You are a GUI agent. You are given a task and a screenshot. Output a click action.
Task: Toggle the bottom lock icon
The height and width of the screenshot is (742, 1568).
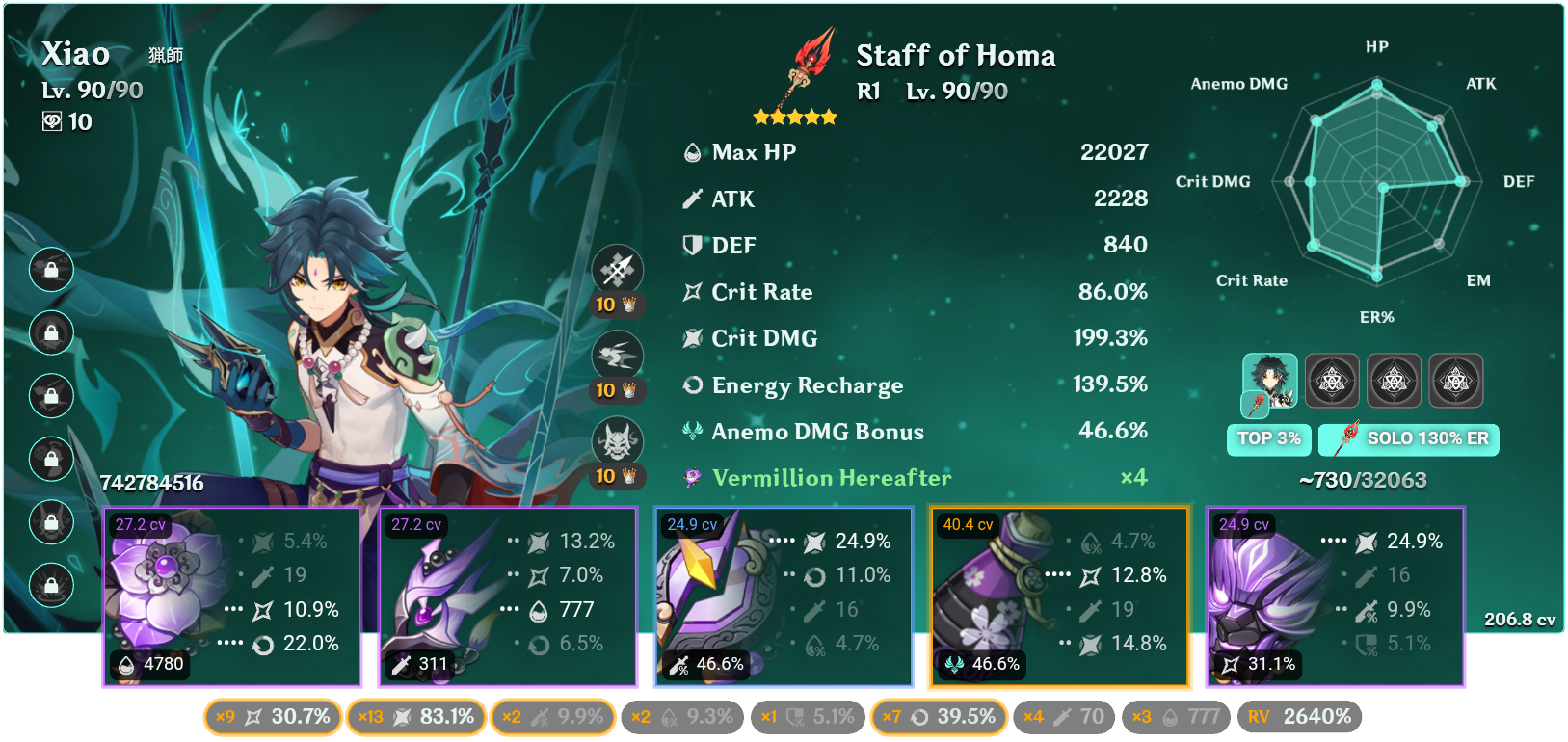tap(51, 585)
